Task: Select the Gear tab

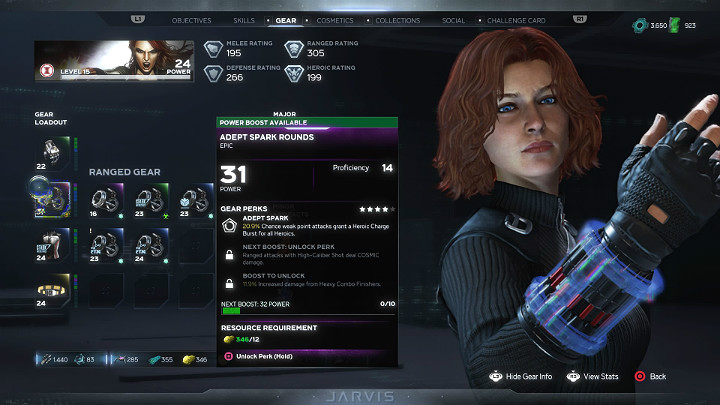Action: (285, 20)
